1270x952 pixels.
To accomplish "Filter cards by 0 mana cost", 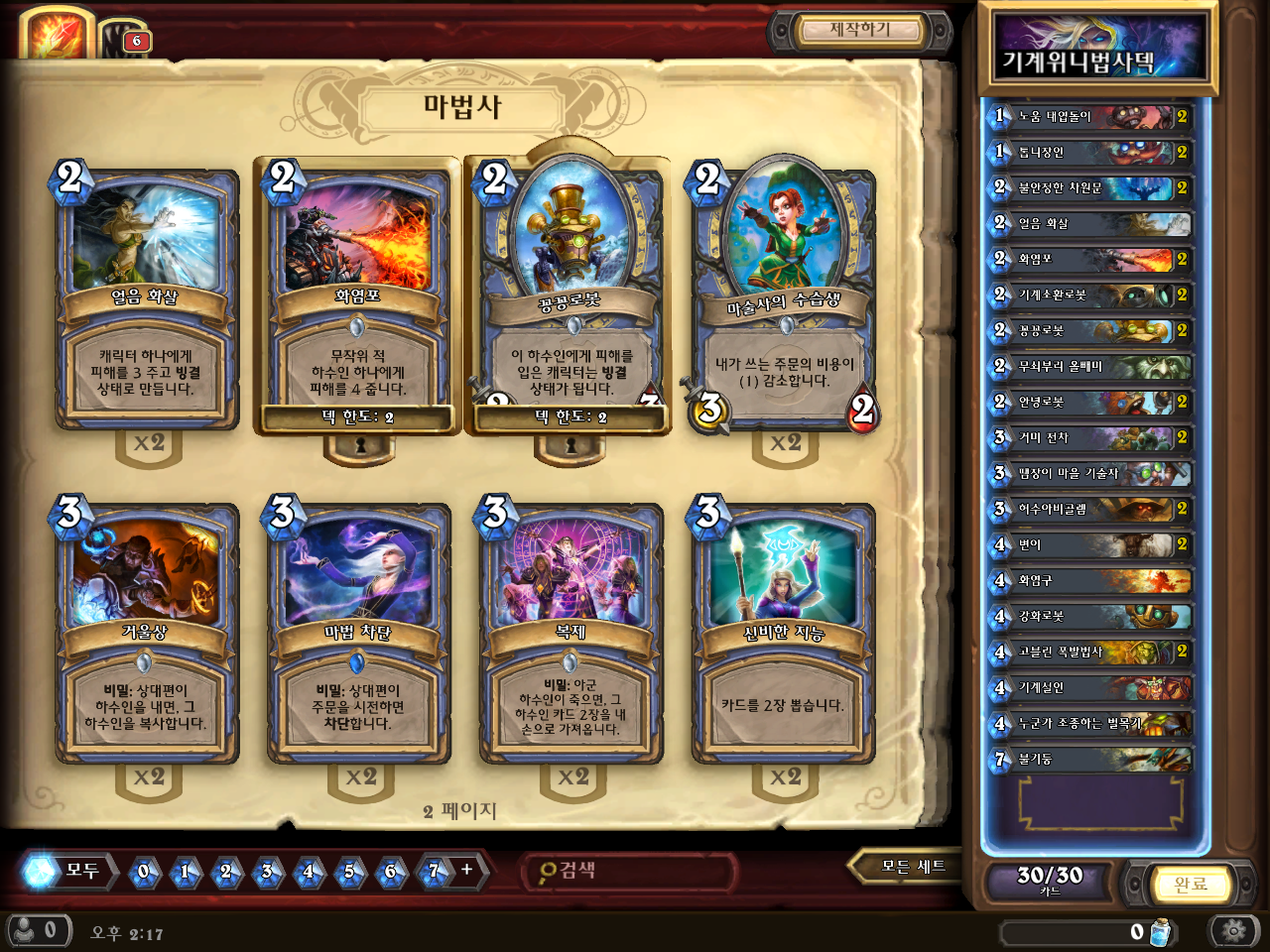I will pyautogui.click(x=144, y=872).
